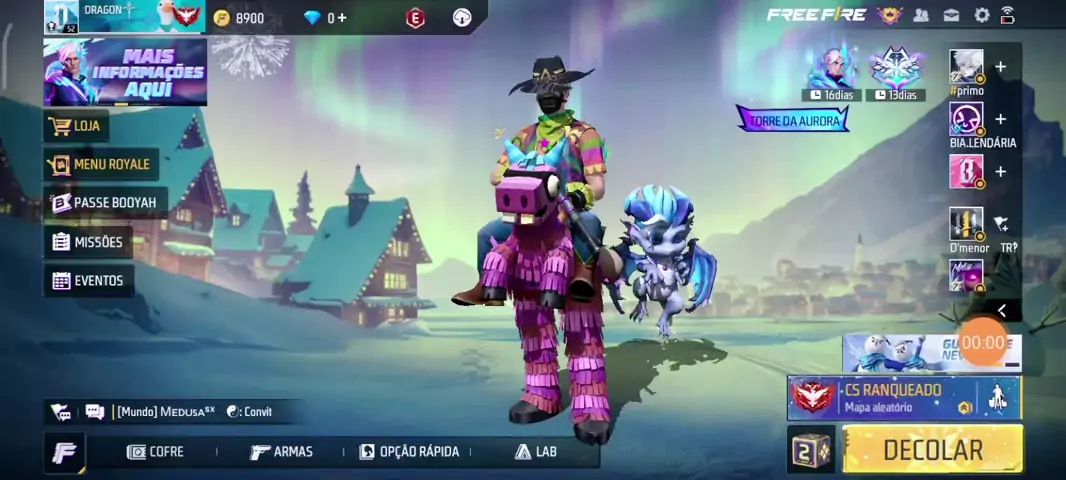Viewport: 1066px width, 480px height.
Task: Open the mail envelope icon
Action: 952,15
